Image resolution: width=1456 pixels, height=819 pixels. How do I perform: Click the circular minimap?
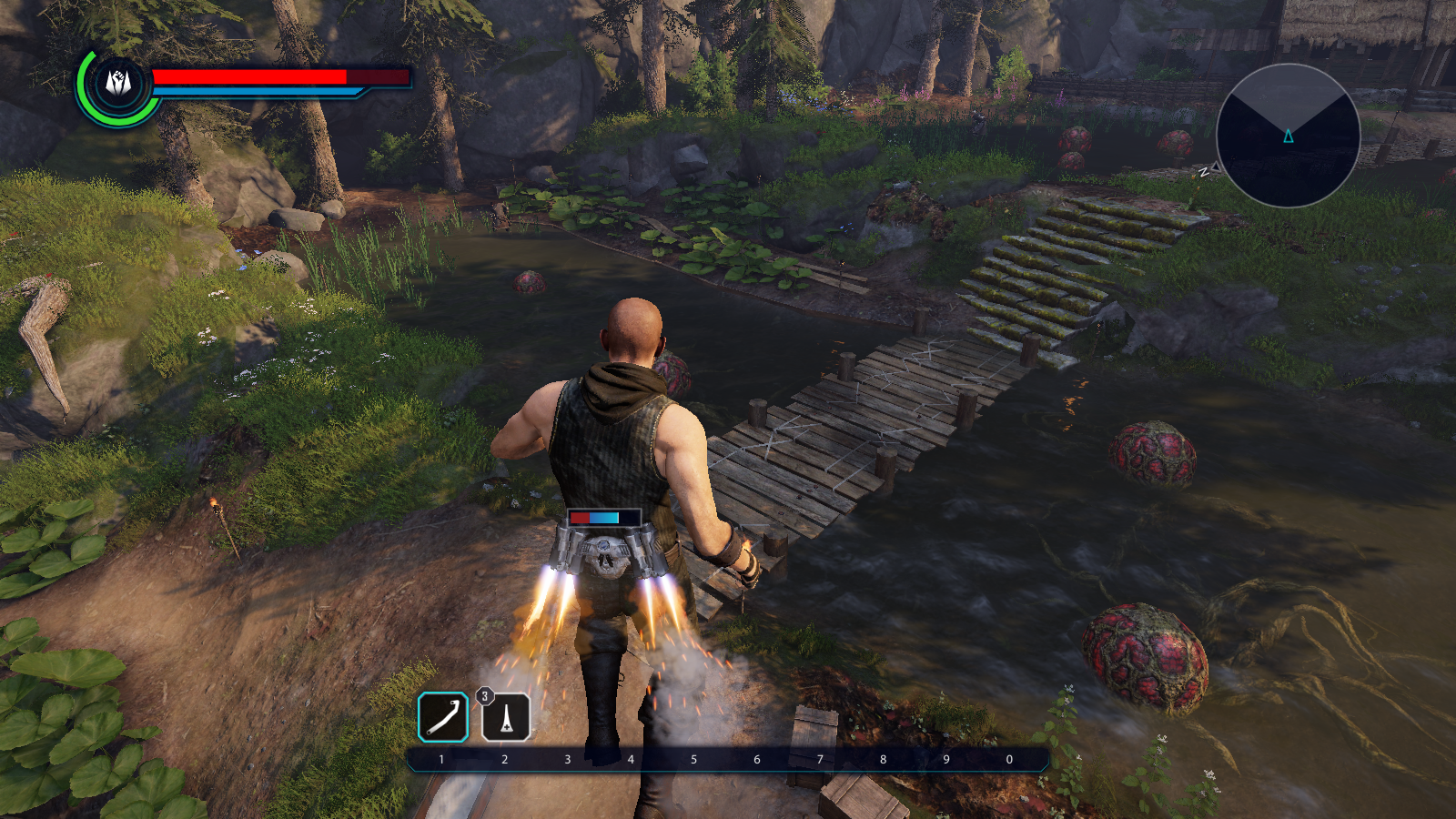point(1288,136)
